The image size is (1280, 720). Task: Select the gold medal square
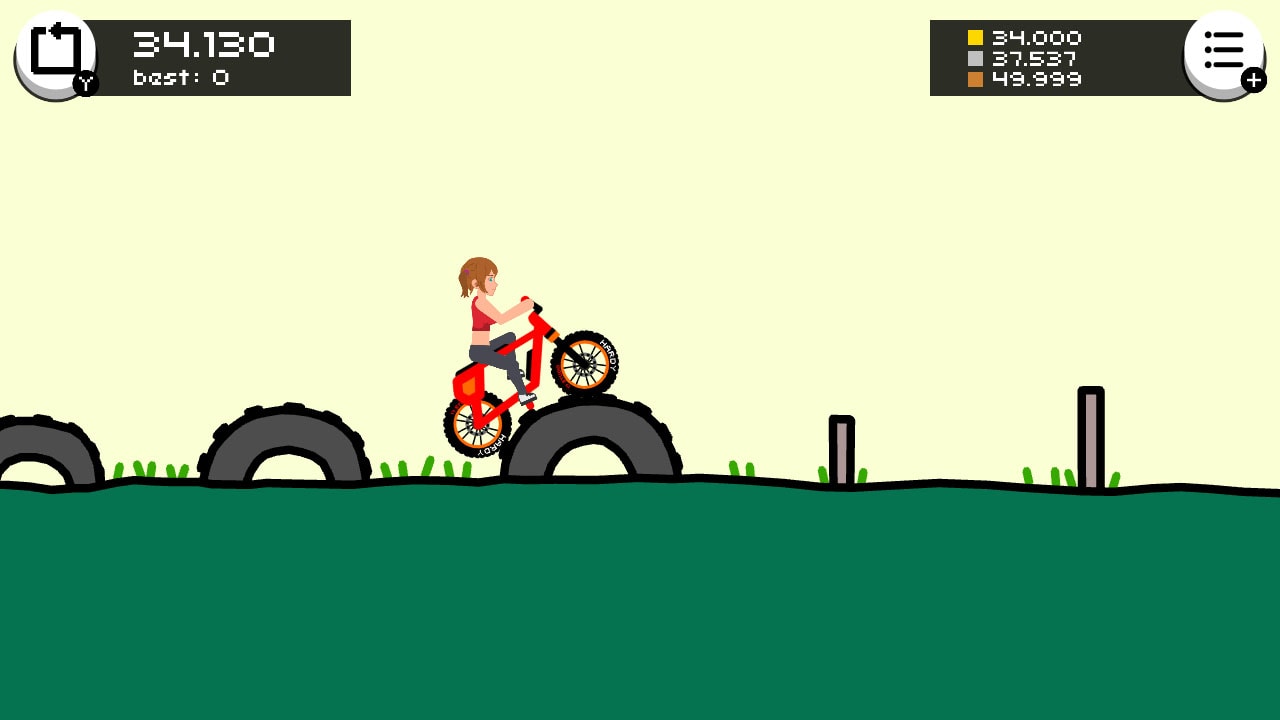tap(976, 37)
